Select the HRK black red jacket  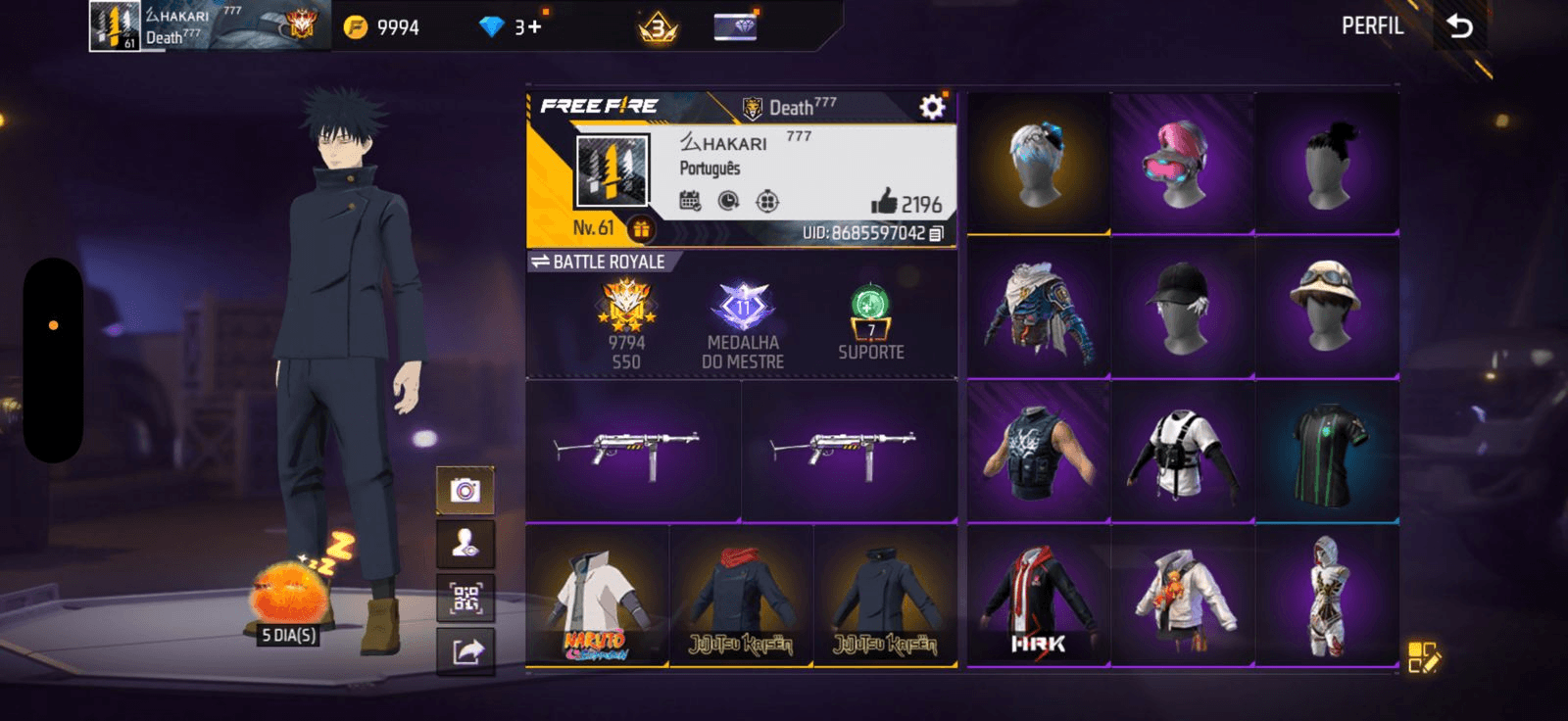[1039, 596]
